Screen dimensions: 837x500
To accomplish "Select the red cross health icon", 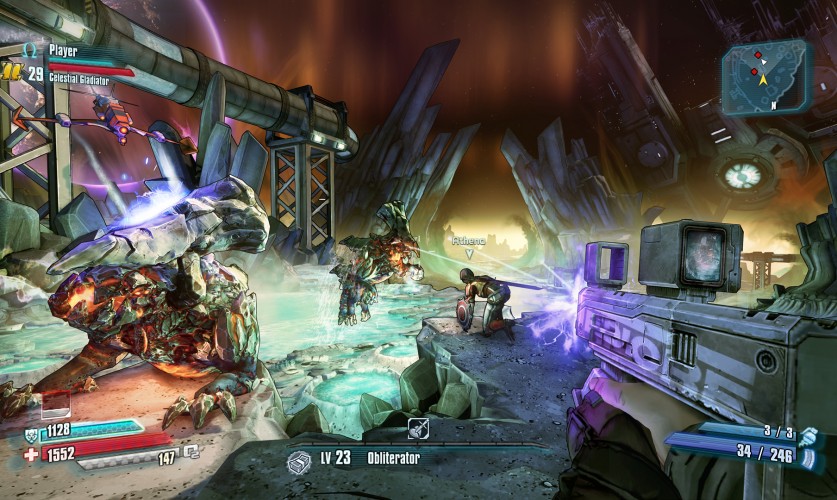I will pyautogui.click(x=31, y=454).
